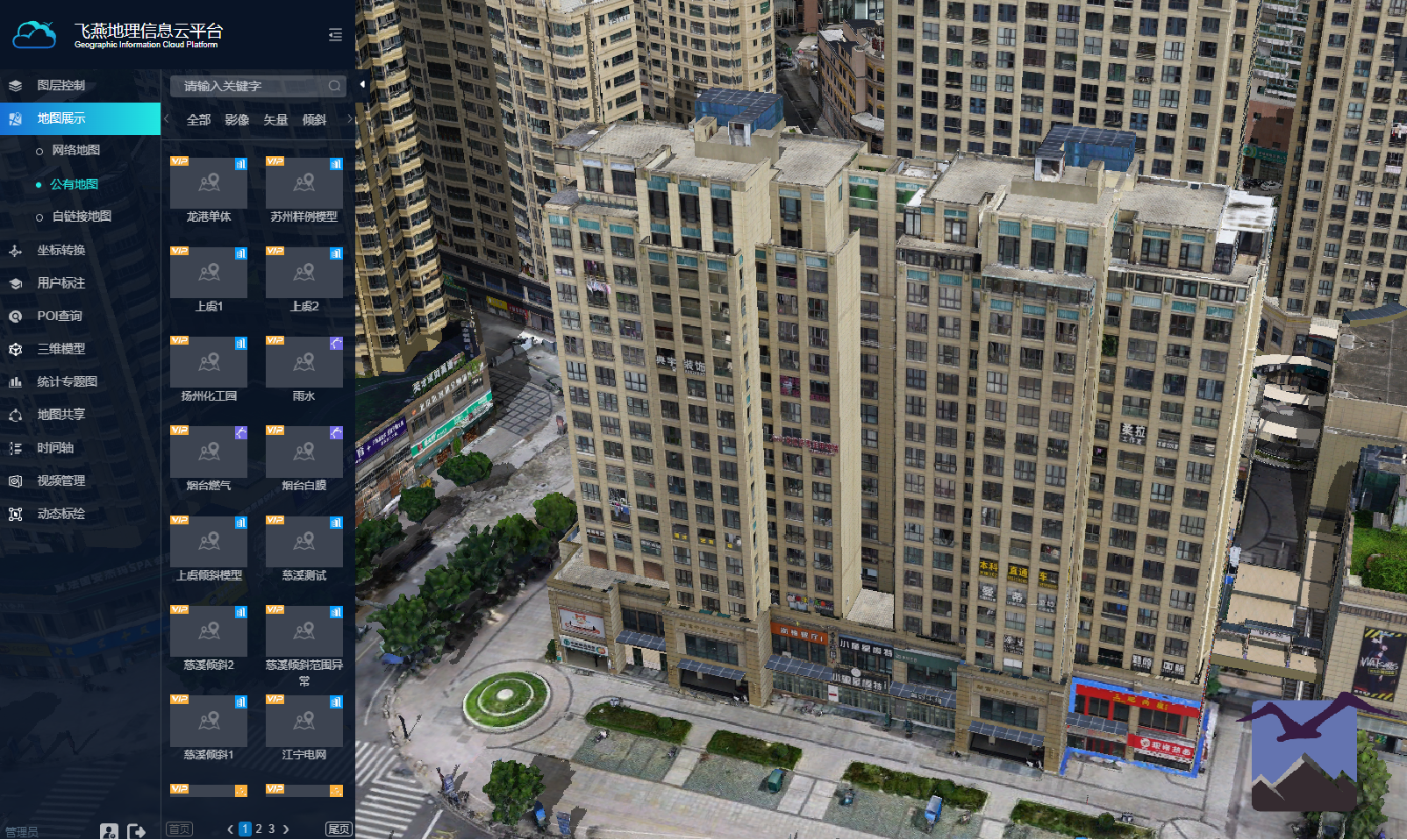The width and height of the screenshot is (1407, 840).
Task: Select the 江宁电网 map thumbnail
Action: [x=304, y=722]
